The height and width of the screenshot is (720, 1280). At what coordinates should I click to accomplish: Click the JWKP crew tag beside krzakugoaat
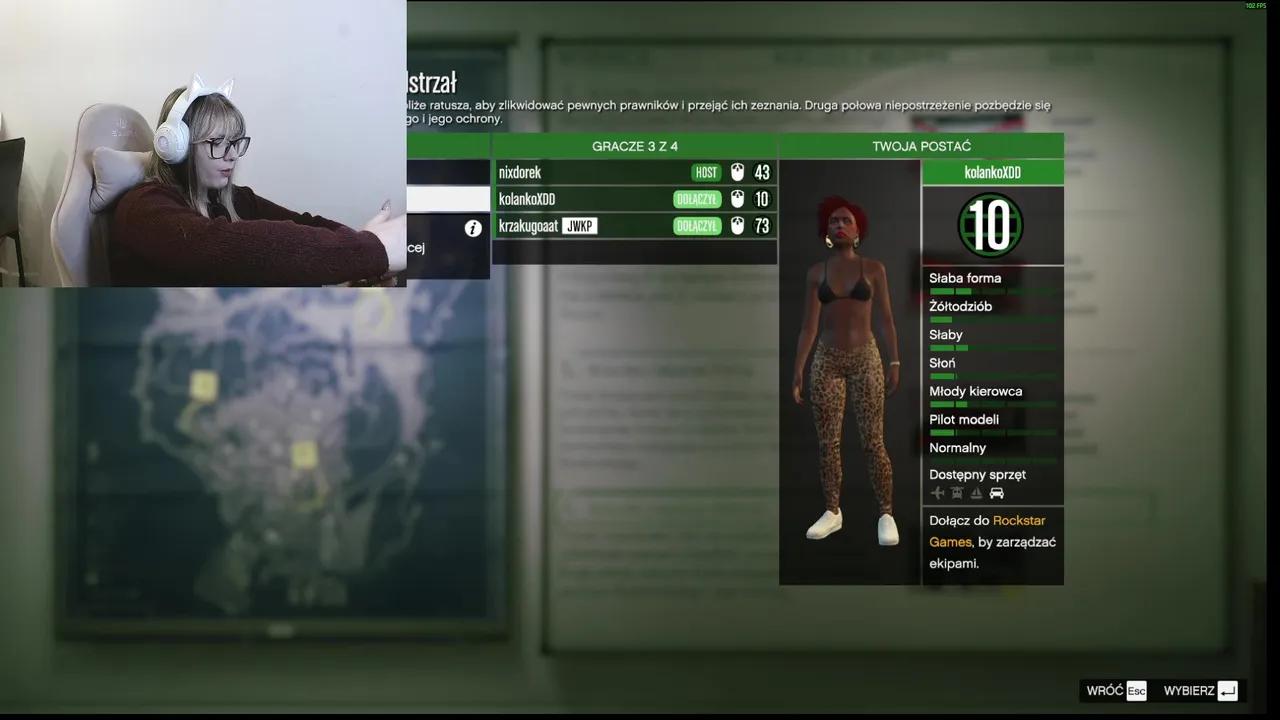(580, 226)
